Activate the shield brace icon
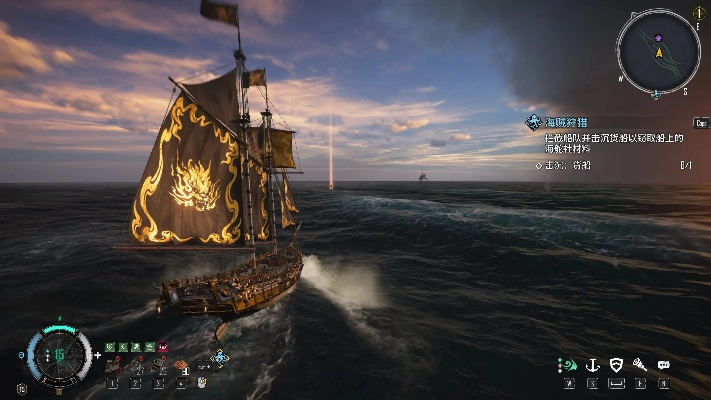The image size is (711, 400). coord(616,365)
